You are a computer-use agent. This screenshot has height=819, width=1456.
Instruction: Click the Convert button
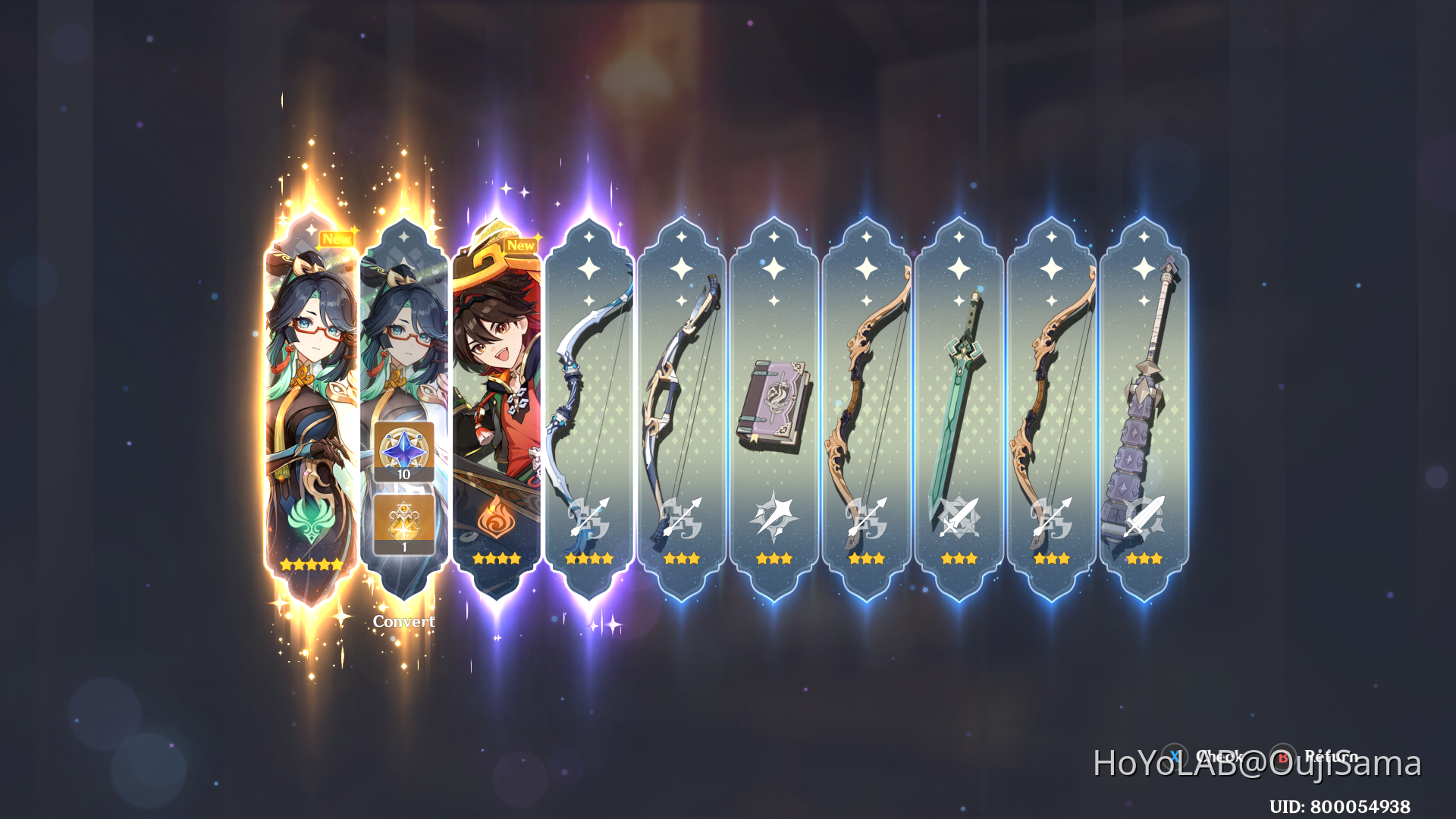[403, 620]
